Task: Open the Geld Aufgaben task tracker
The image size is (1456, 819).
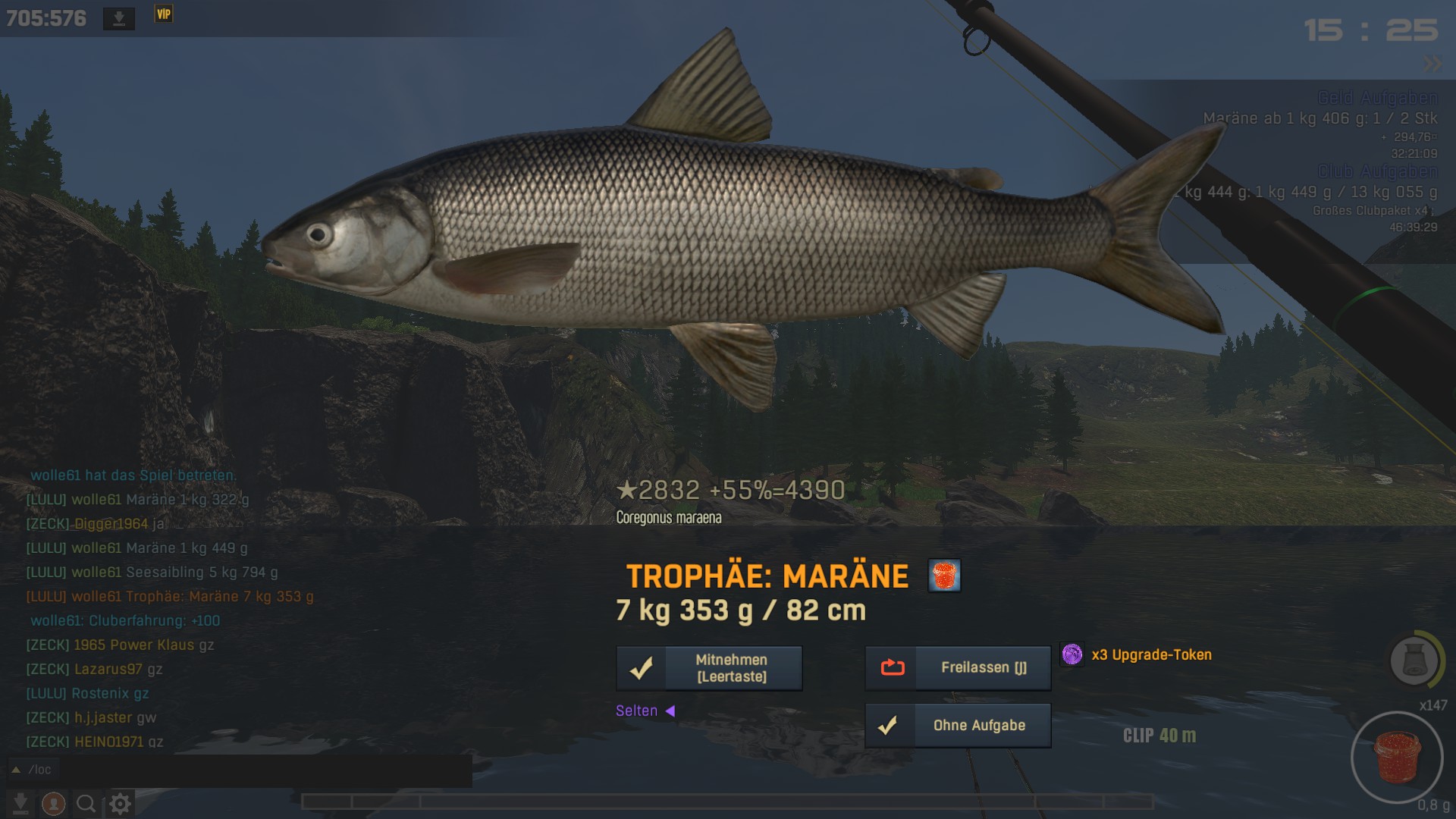Action: 1377,98
